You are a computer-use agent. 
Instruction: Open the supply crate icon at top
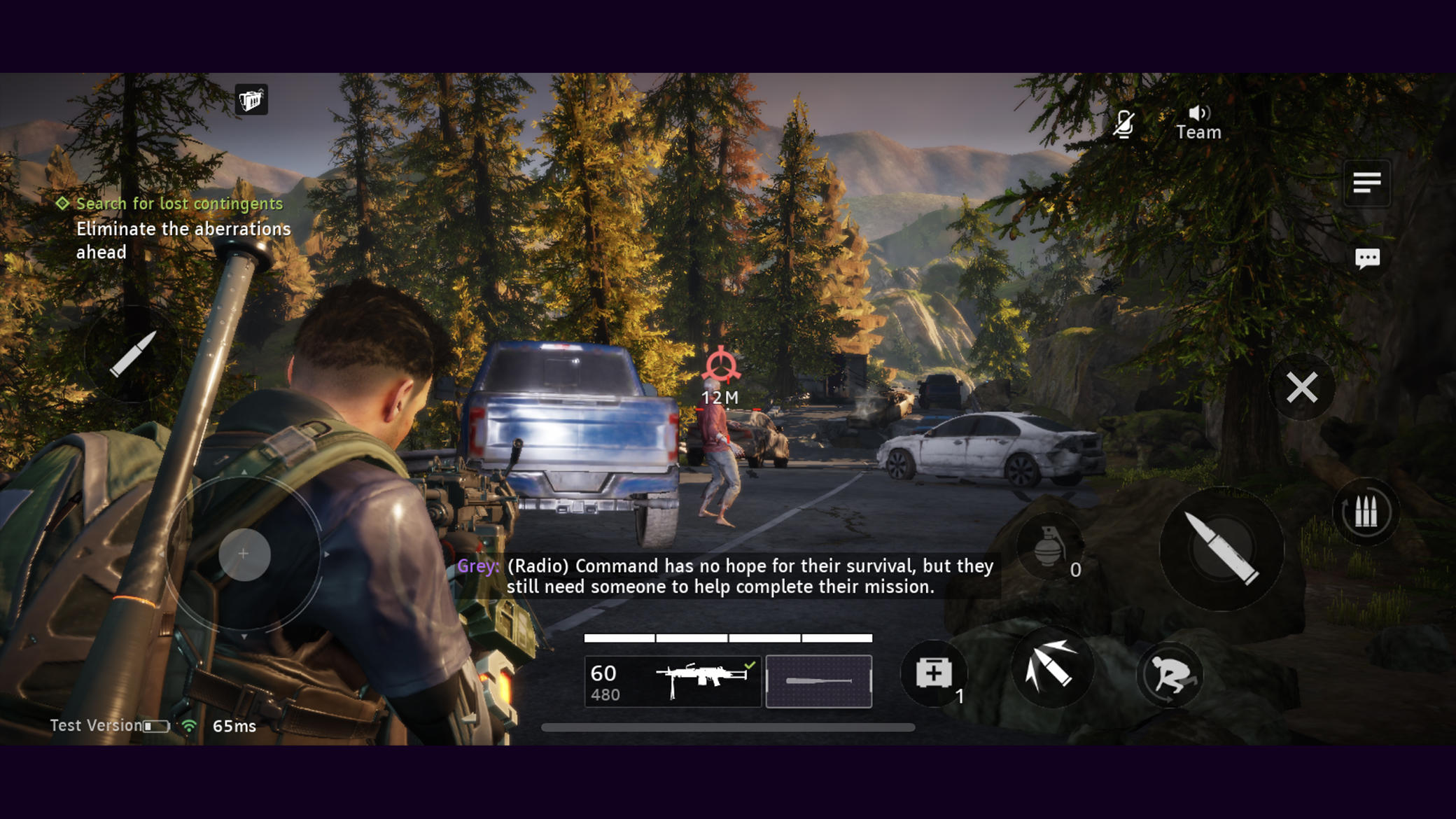tap(250, 99)
